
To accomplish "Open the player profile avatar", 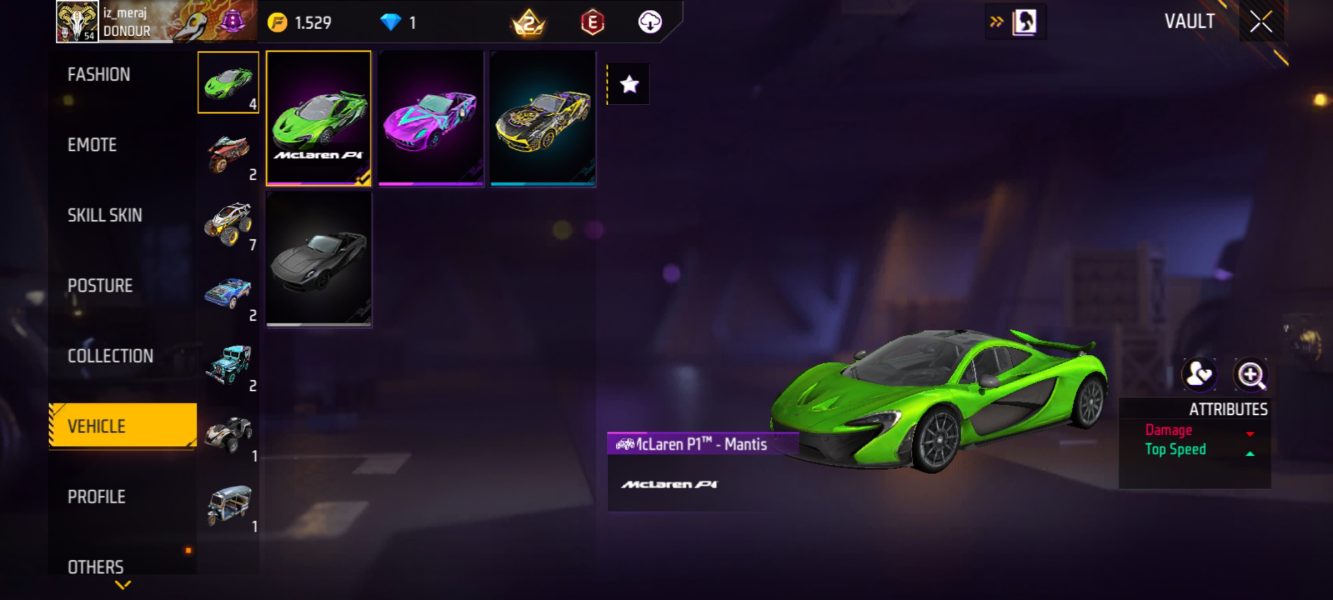I will (x=76, y=22).
